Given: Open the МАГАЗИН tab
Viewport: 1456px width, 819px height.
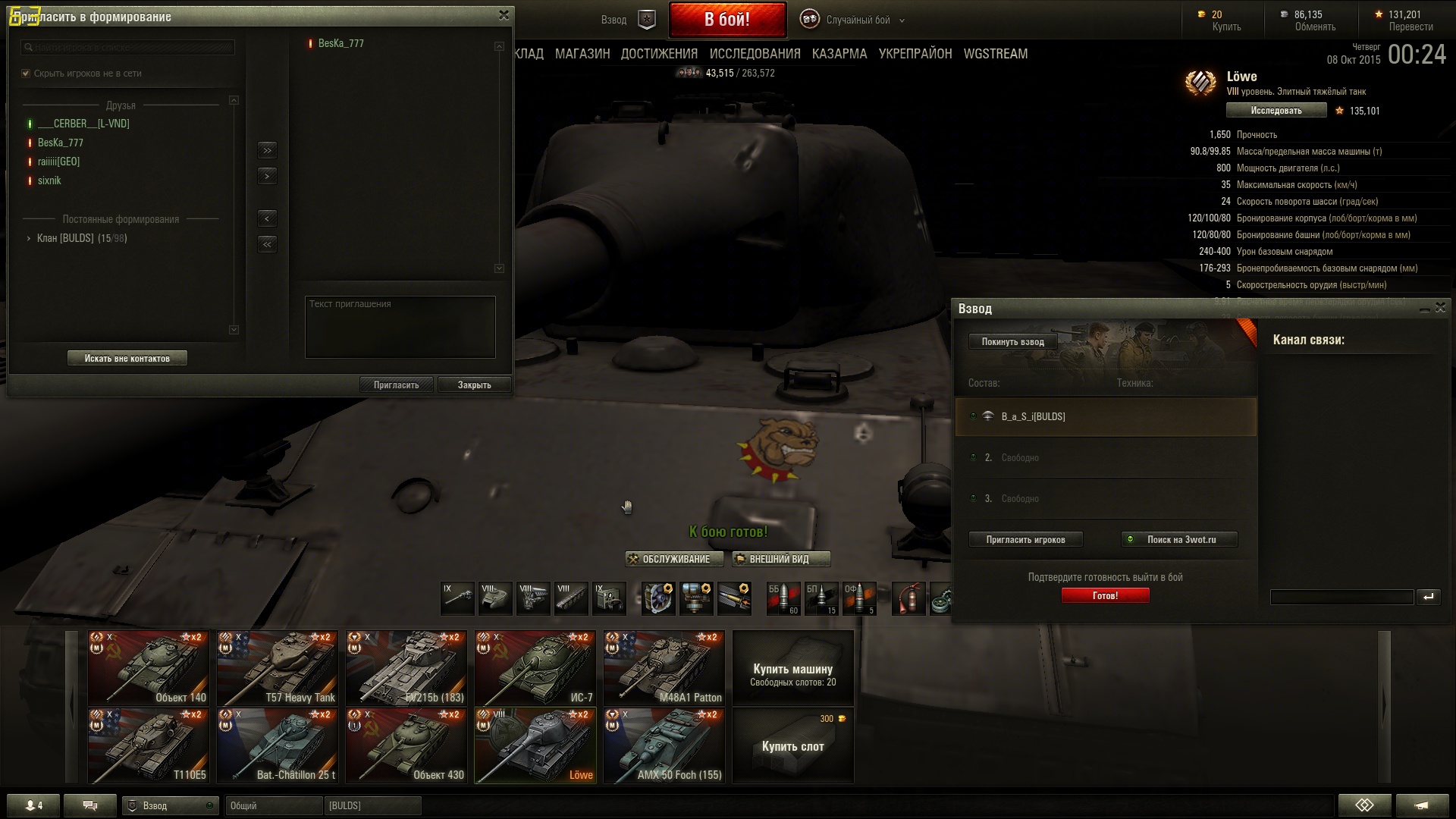Looking at the screenshot, I should pyautogui.click(x=582, y=54).
